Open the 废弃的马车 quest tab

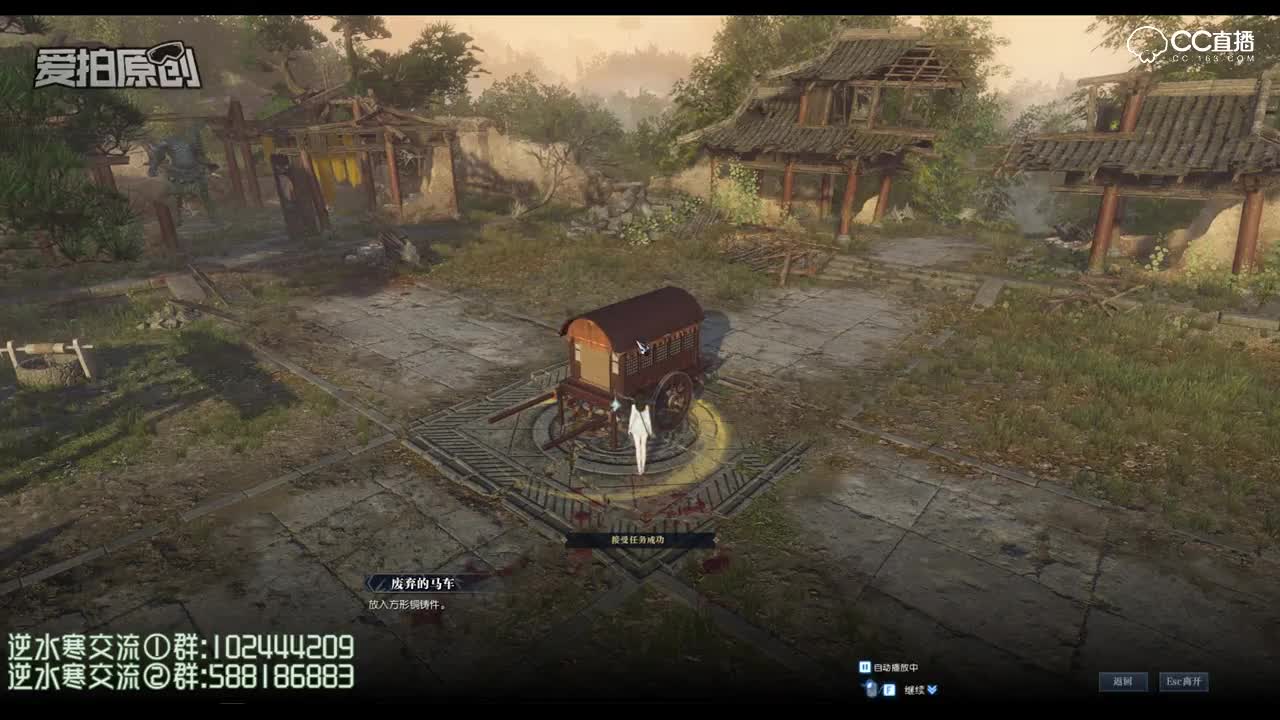[423, 582]
